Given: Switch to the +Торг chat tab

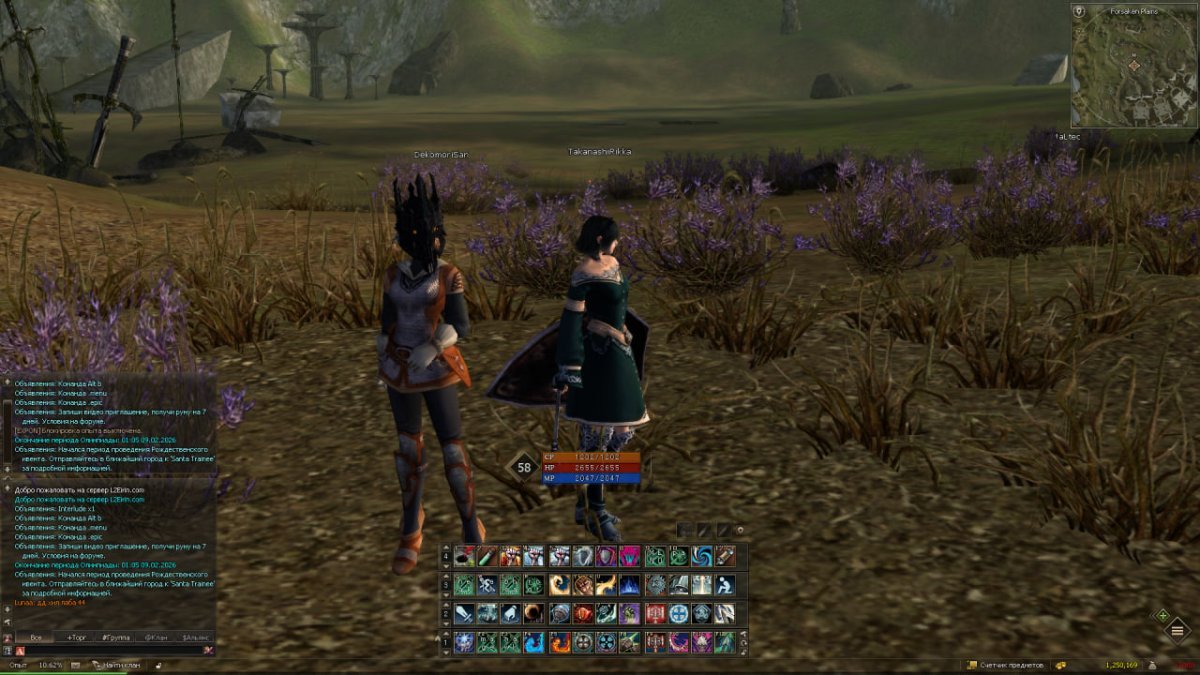Looking at the screenshot, I should point(76,637).
